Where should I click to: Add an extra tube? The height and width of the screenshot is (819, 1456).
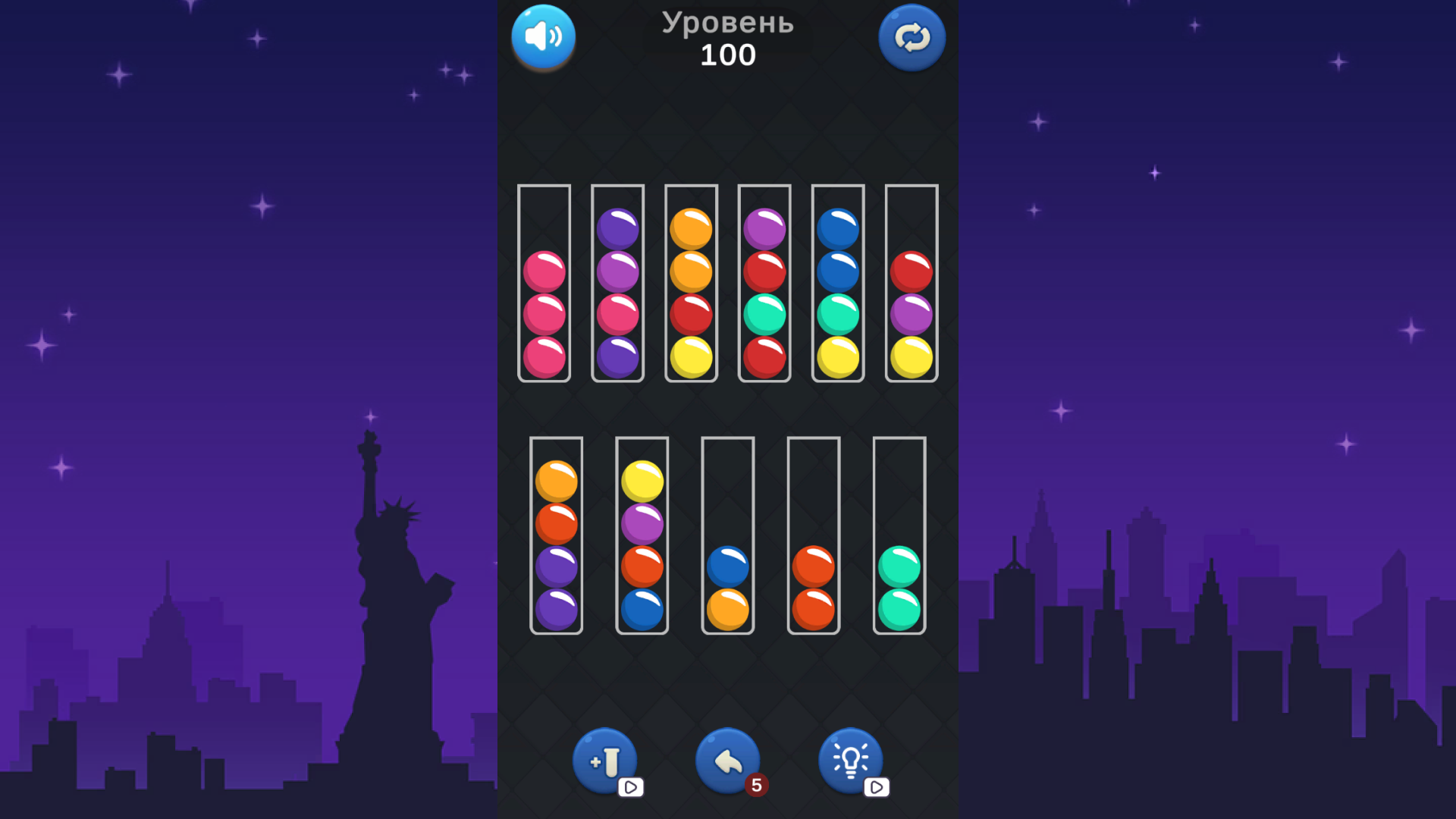[604, 758]
